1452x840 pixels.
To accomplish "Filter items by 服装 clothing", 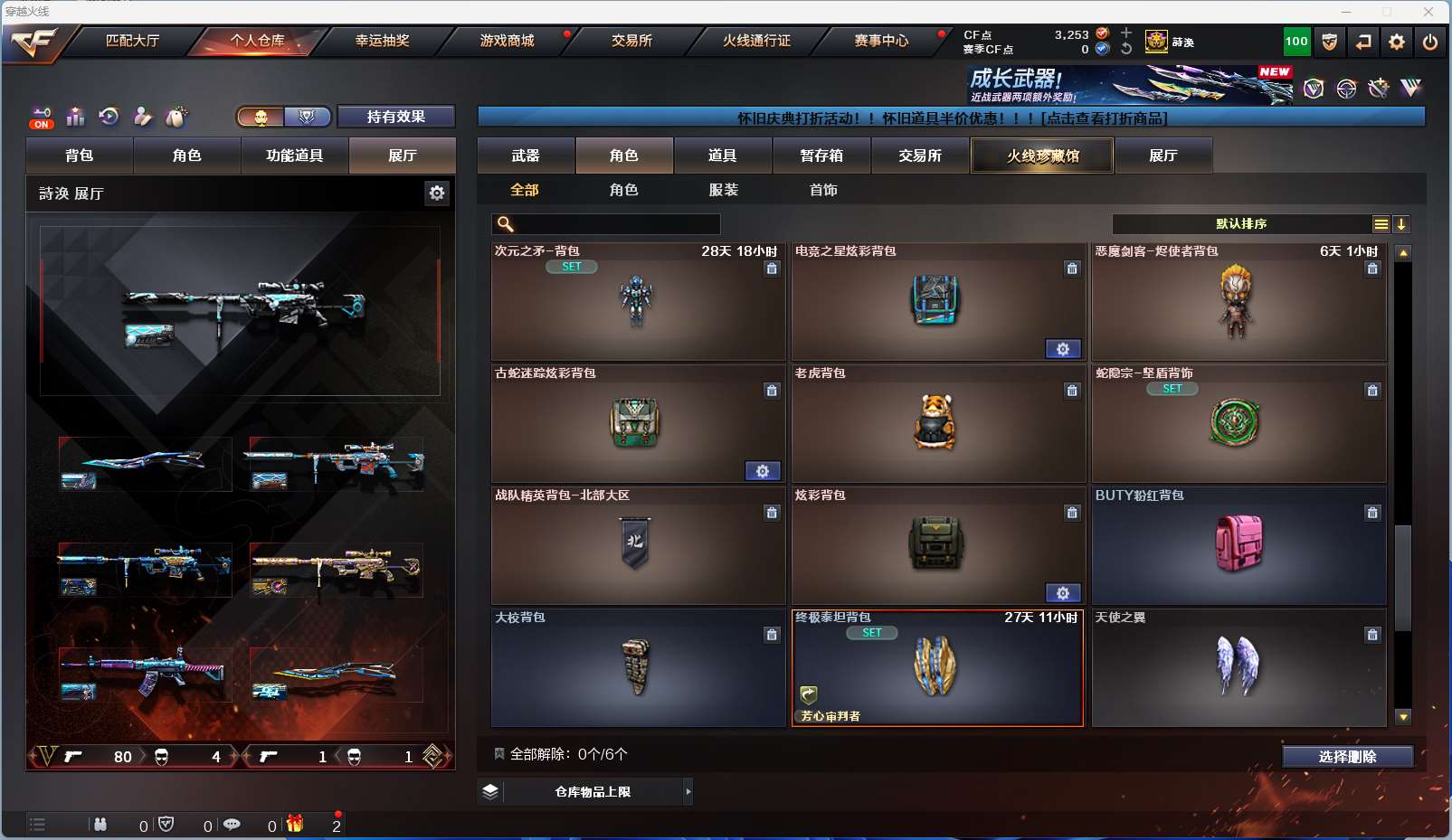I will point(723,190).
